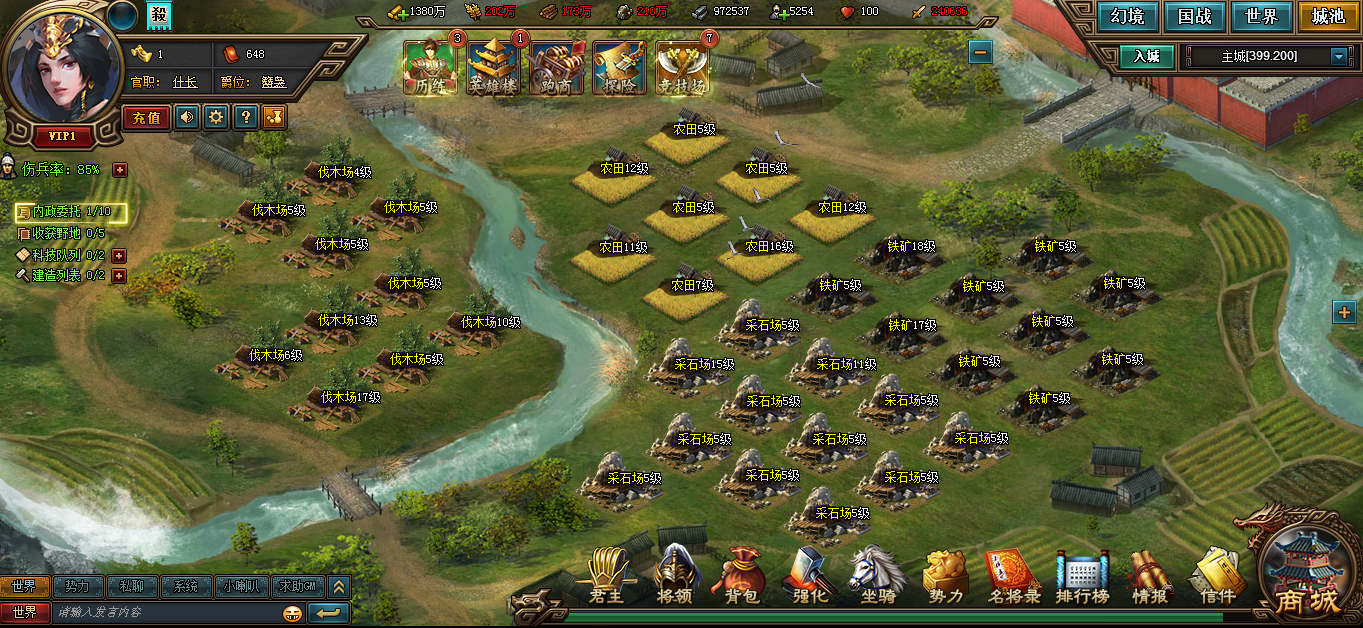The image size is (1363, 628).
Task: Focus the chat message input field
Action: 165,612
